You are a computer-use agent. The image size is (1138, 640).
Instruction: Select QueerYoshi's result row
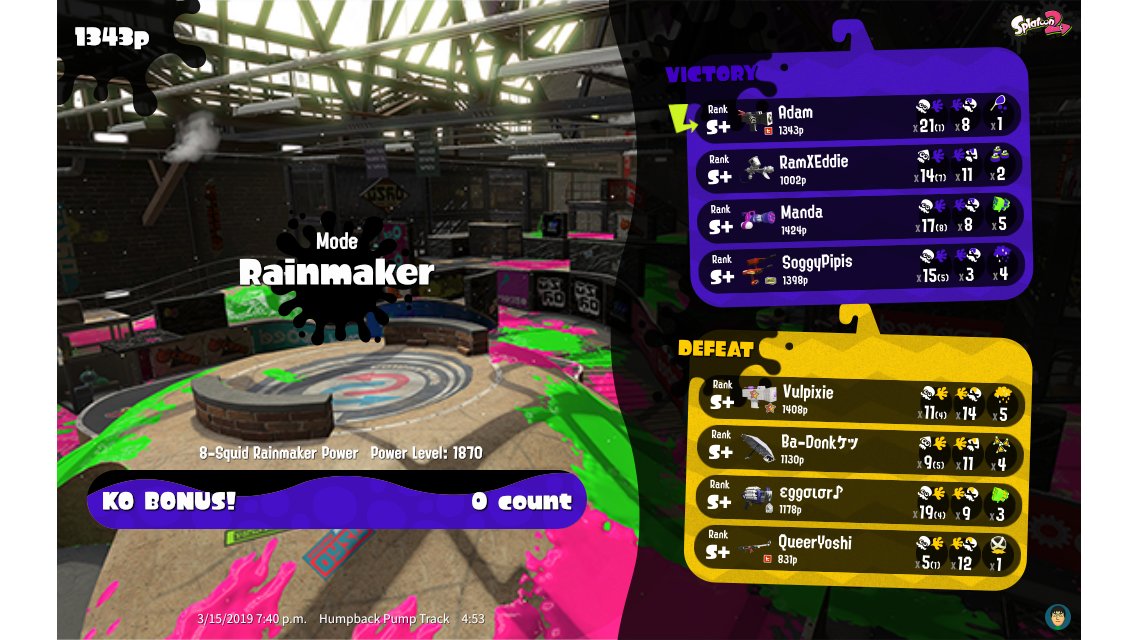860,549
